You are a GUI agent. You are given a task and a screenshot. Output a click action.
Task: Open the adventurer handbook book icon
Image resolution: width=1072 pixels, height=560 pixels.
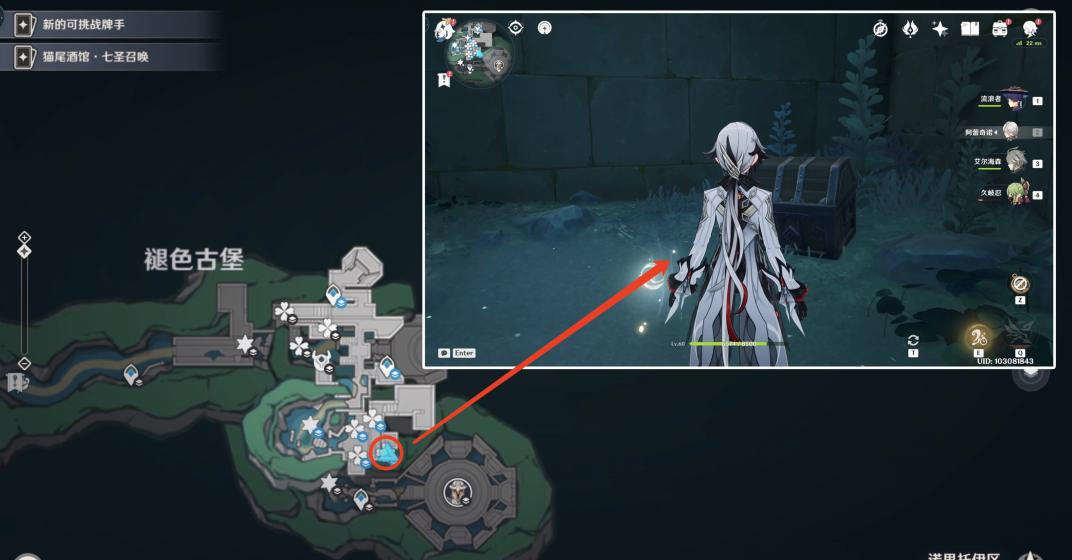click(x=969, y=29)
